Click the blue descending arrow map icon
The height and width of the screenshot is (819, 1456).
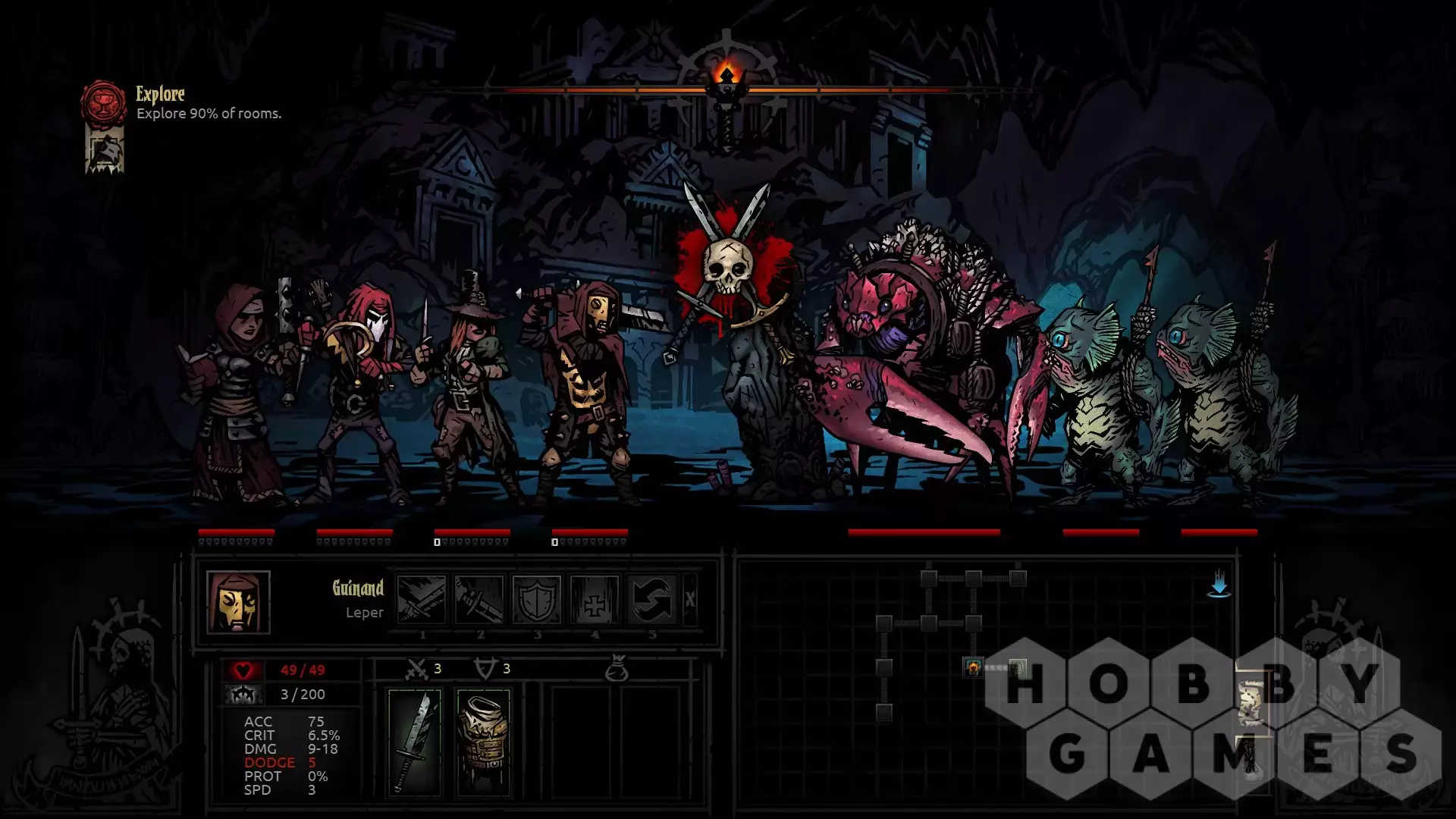1219,585
